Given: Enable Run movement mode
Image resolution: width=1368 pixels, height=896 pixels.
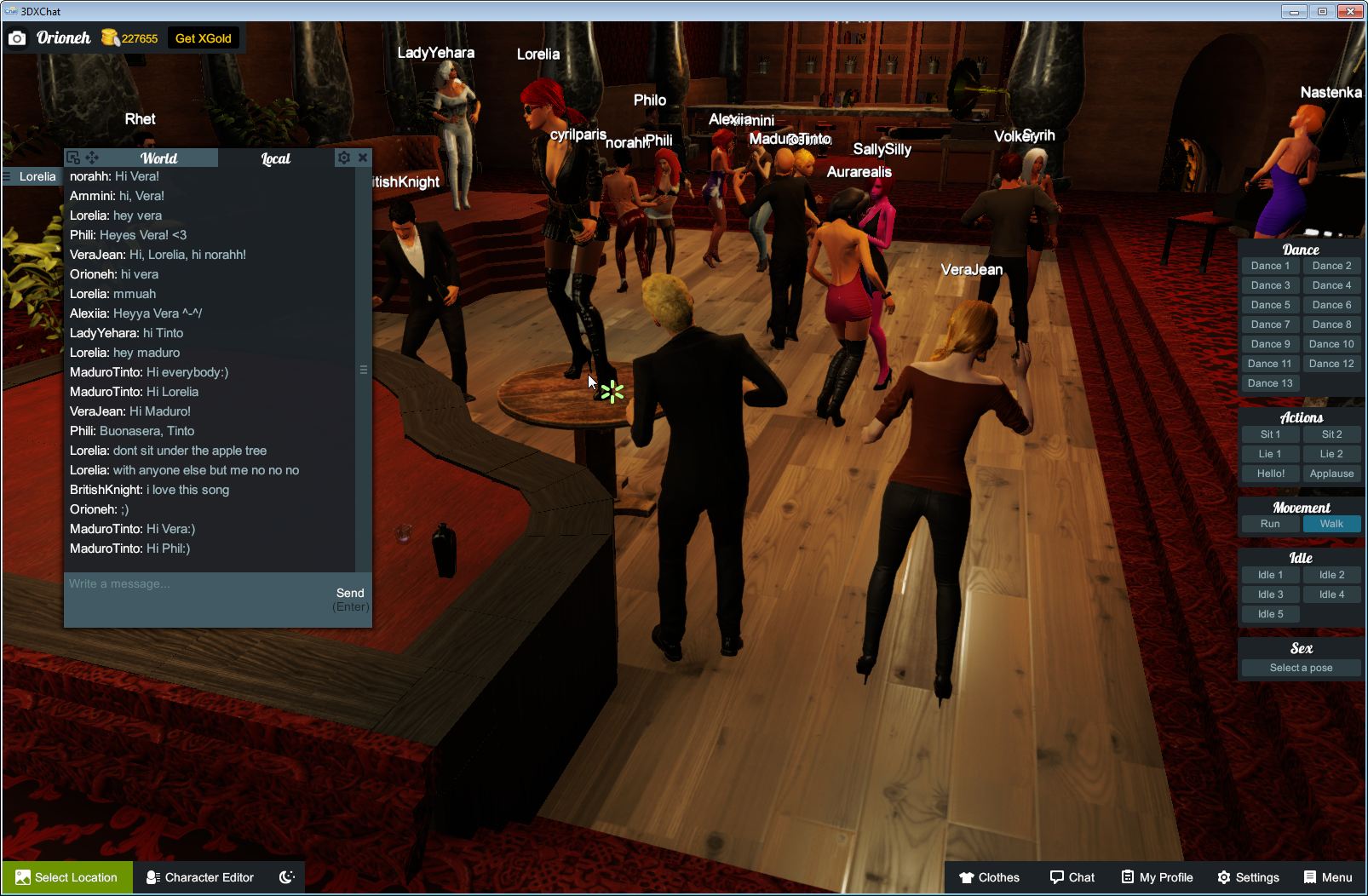Looking at the screenshot, I should point(1270,524).
